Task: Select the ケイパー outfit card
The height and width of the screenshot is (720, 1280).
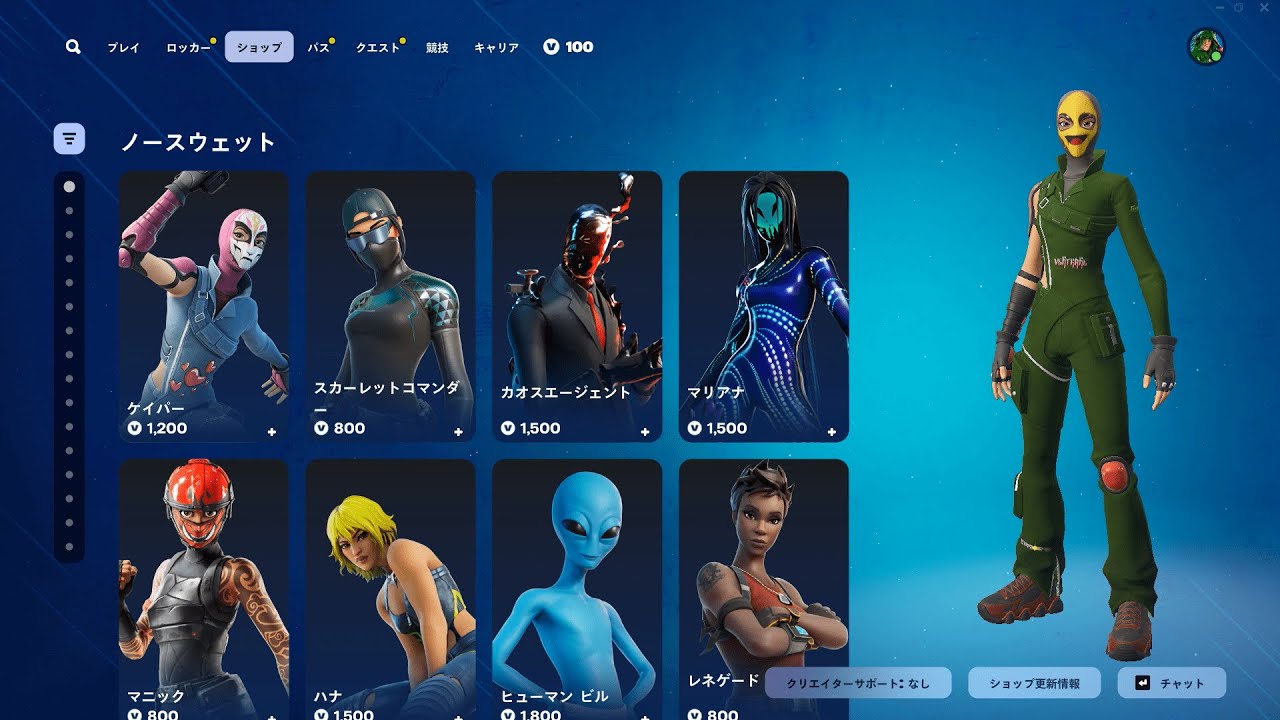Action: click(x=204, y=306)
